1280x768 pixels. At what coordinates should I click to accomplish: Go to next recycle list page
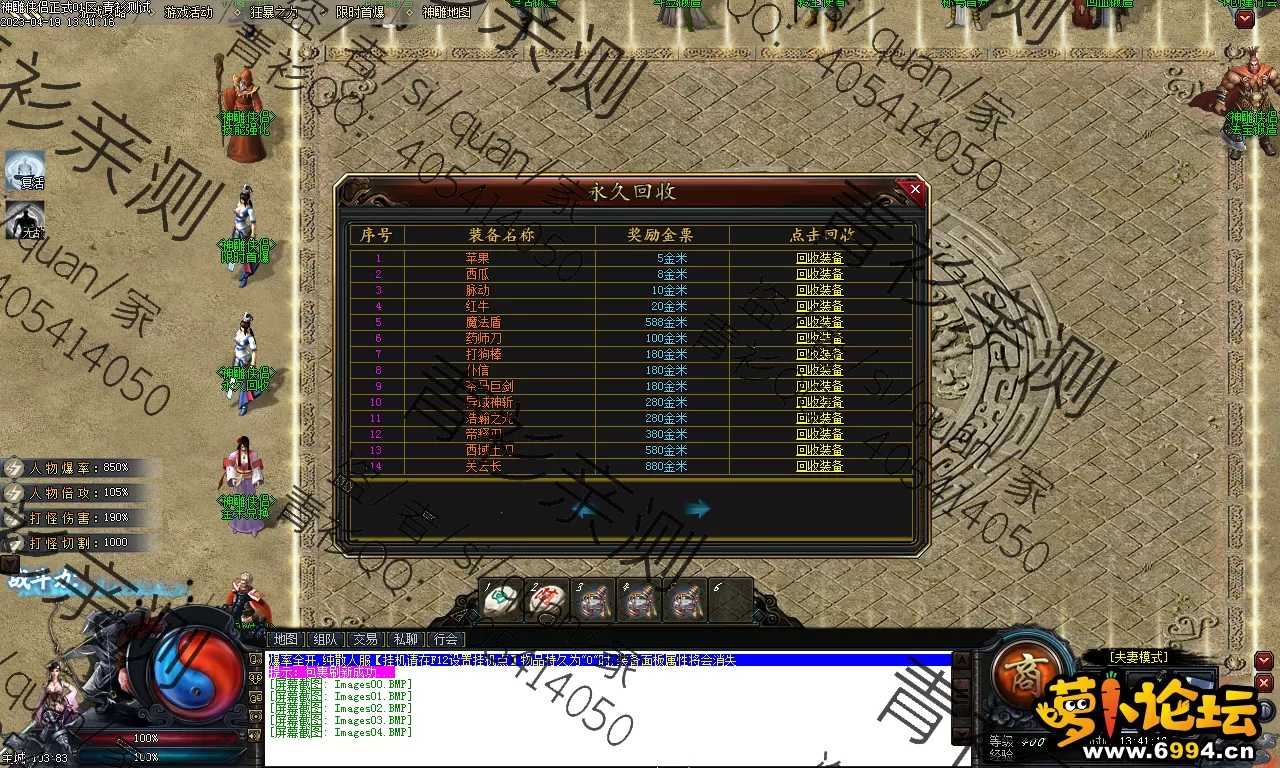(x=697, y=509)
